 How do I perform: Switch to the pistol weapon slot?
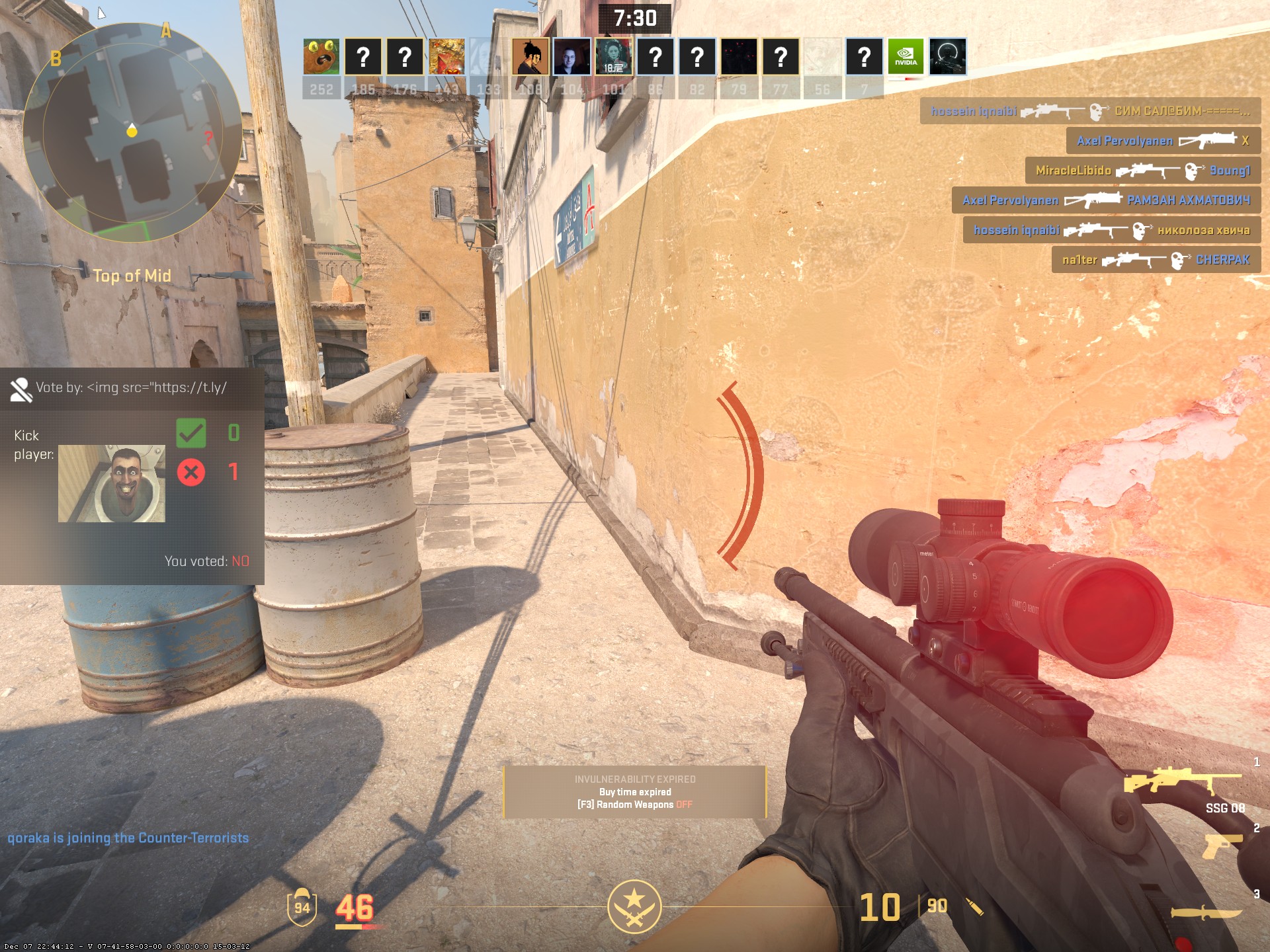pos(1221,846)
